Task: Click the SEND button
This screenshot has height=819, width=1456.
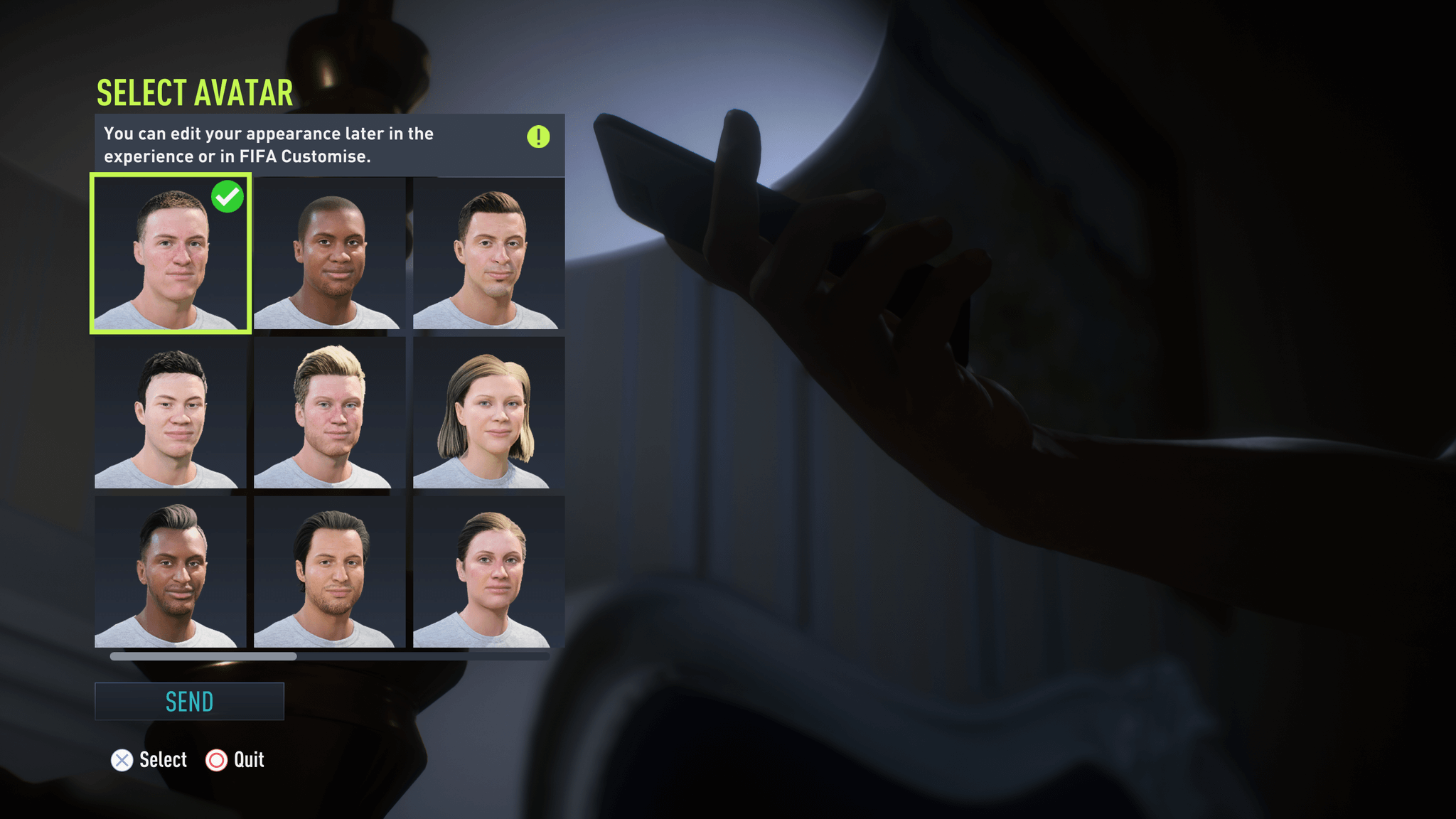Action: [189, 701]
